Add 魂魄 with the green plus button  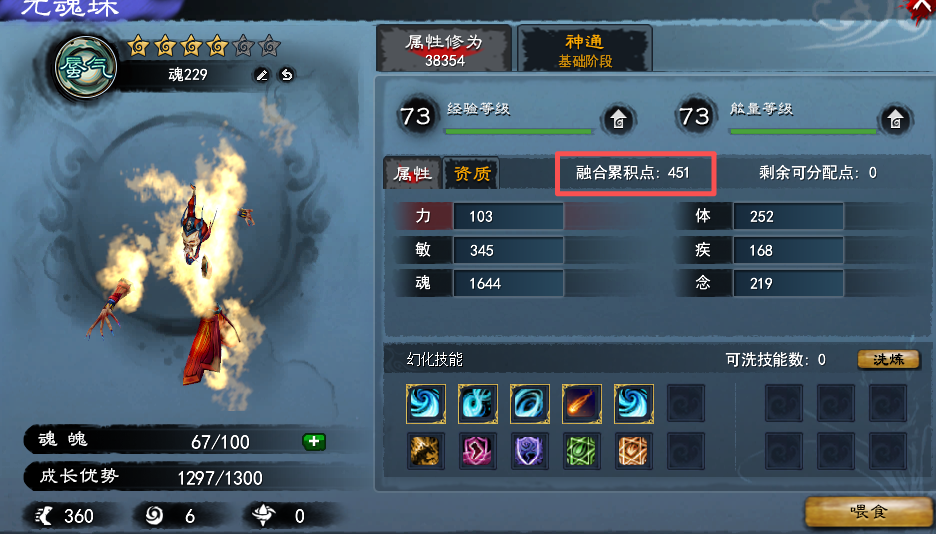[313, 441]
